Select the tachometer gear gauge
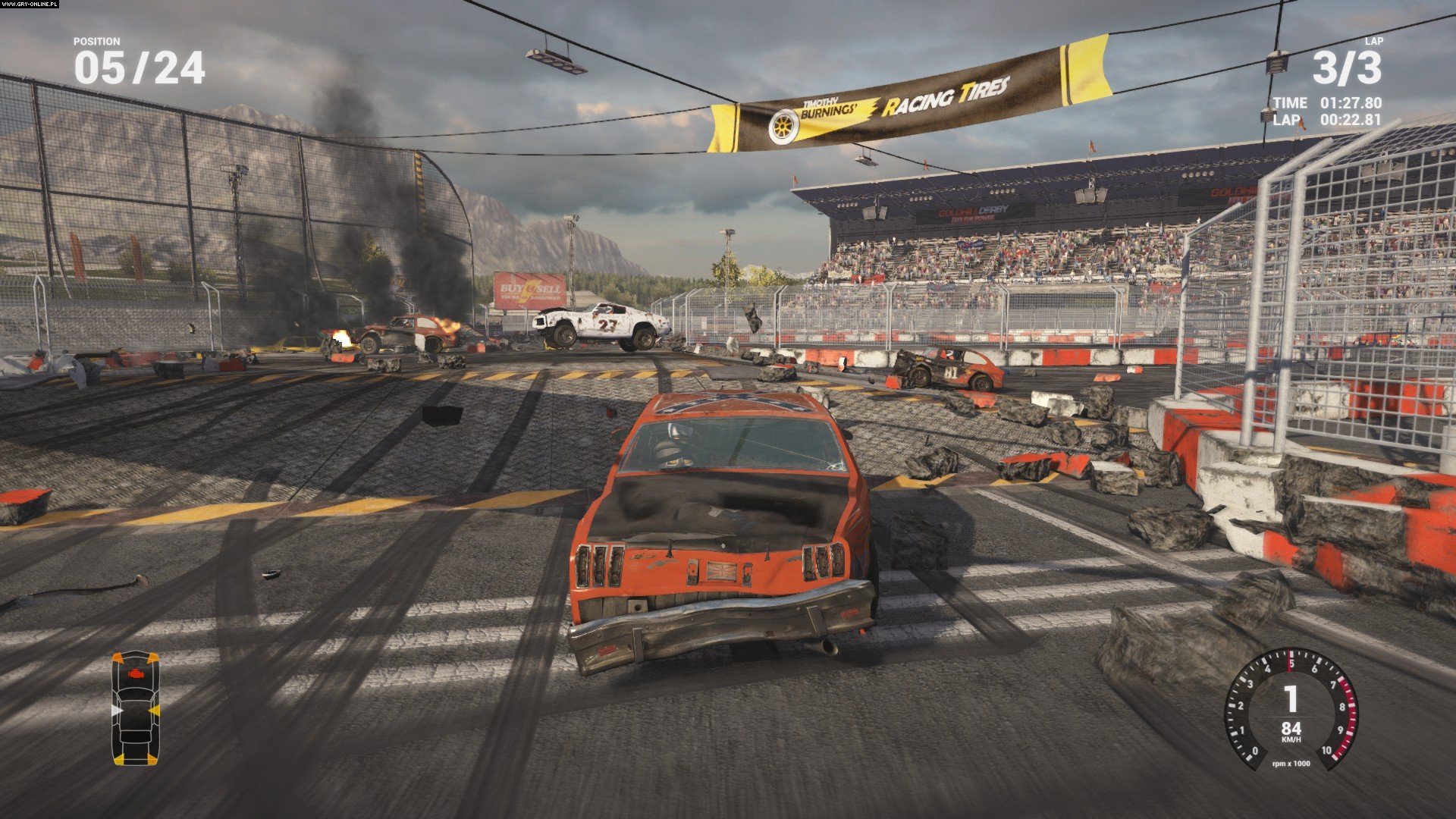The image size is (1456, 819). click(1291, 708)
